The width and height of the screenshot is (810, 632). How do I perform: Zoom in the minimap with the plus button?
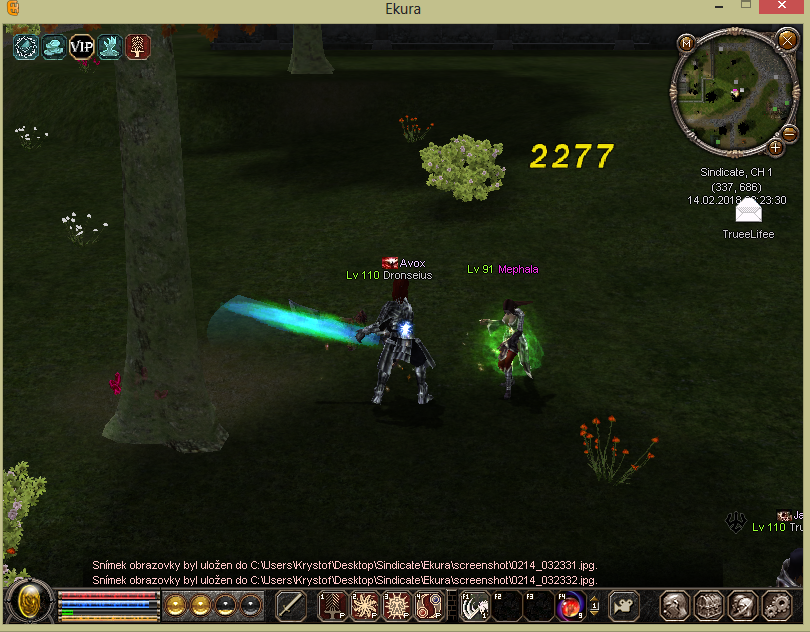point(775,148)
